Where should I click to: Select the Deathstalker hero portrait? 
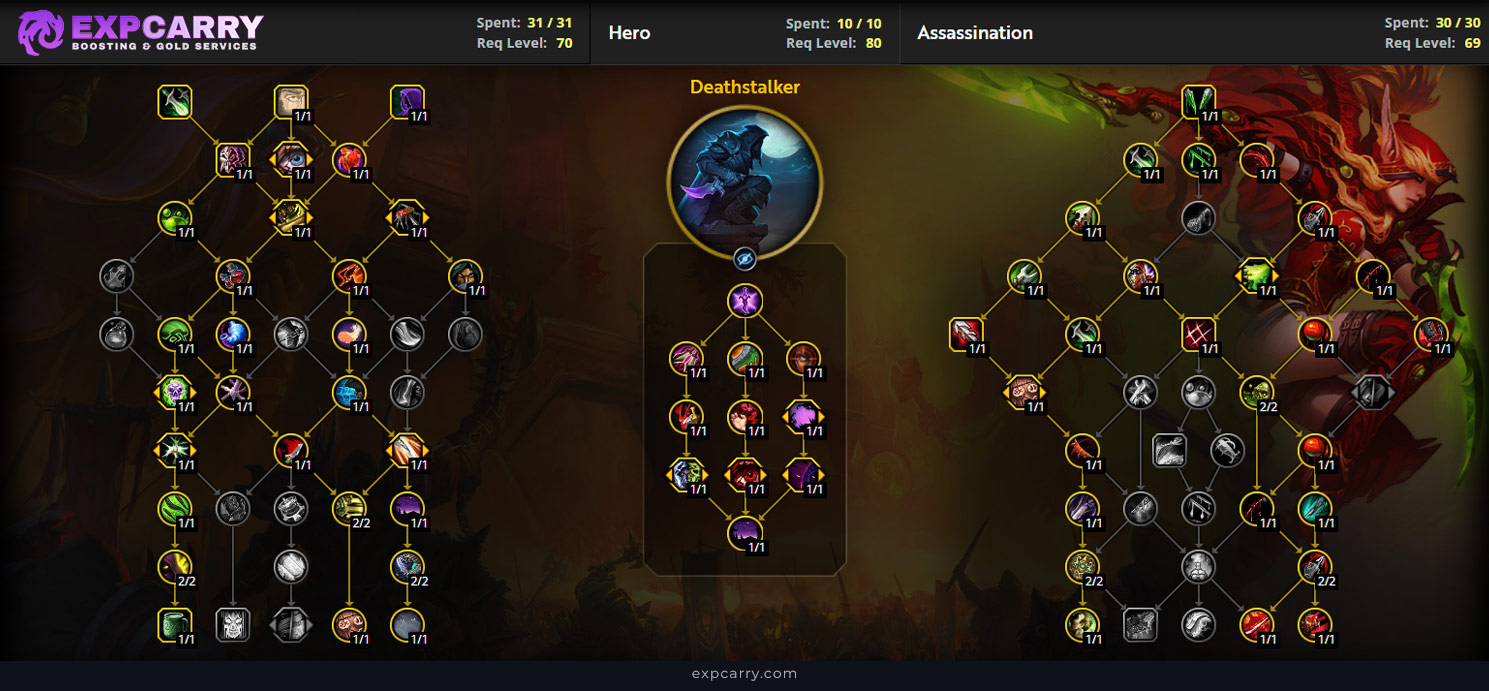tap(744, 182)
